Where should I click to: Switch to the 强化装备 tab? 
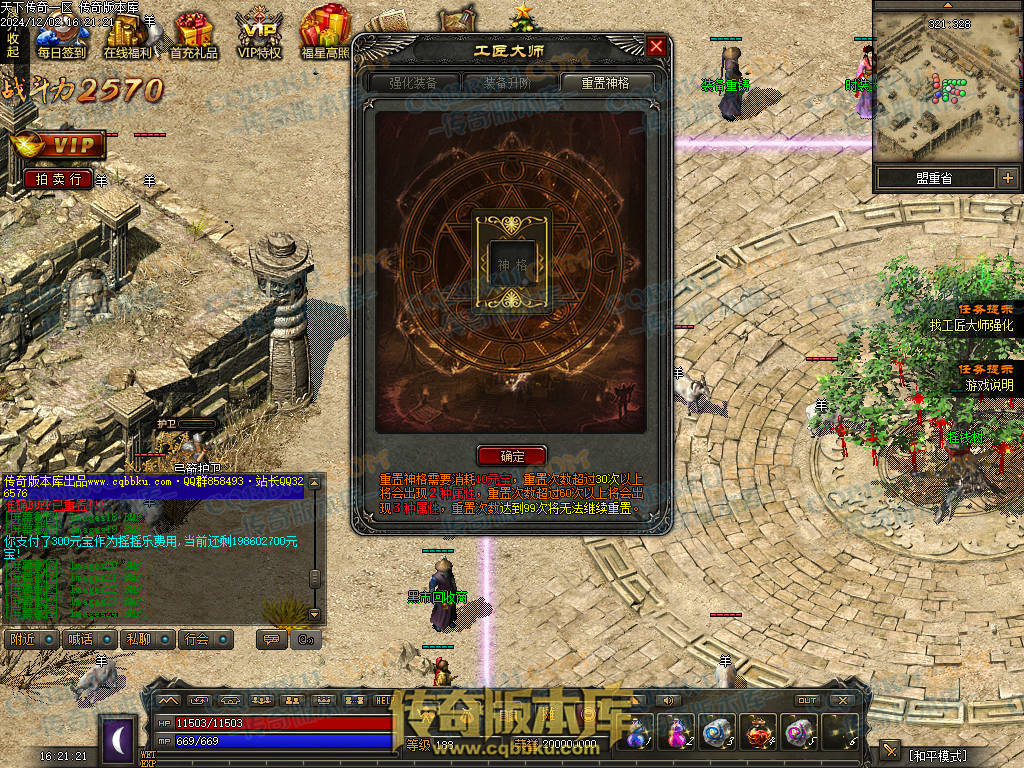pyautogui.click(x=414, y=83)
